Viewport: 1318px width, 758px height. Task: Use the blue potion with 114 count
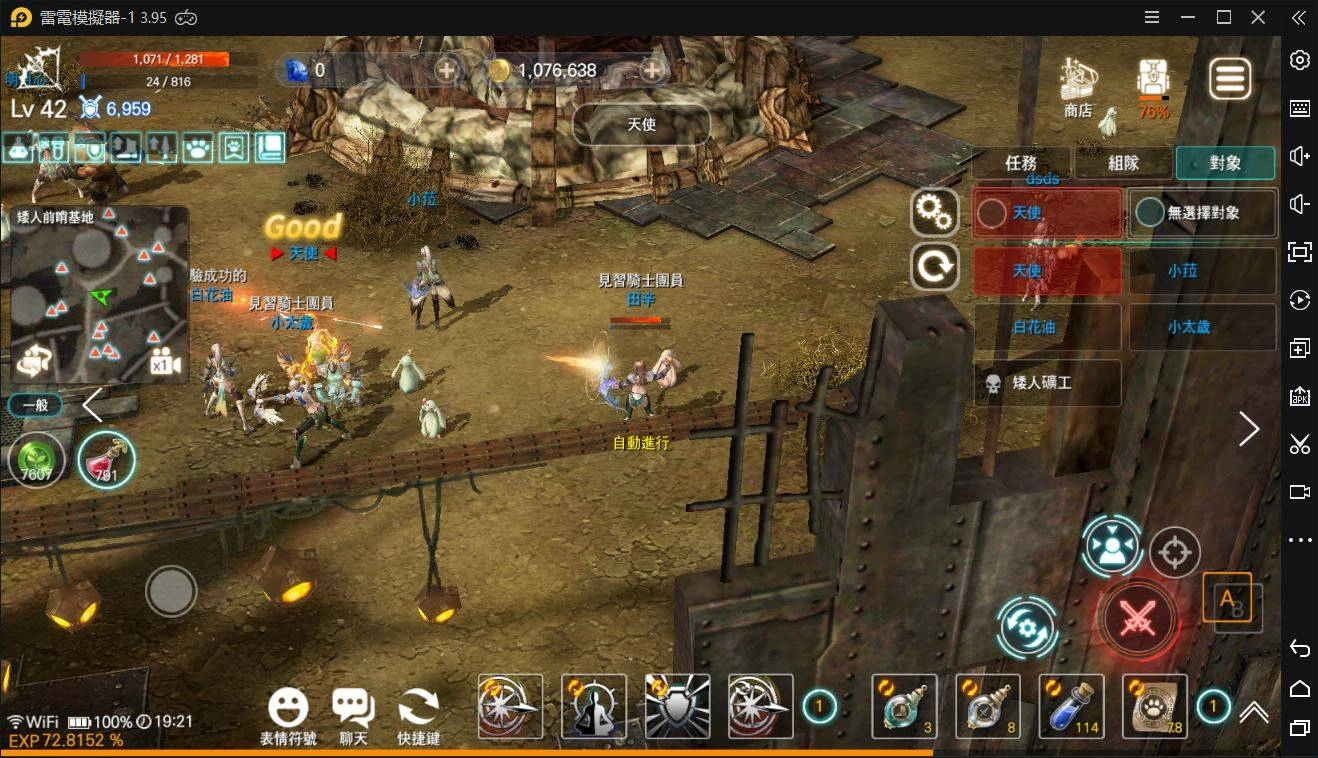(x=1071, y=706)
